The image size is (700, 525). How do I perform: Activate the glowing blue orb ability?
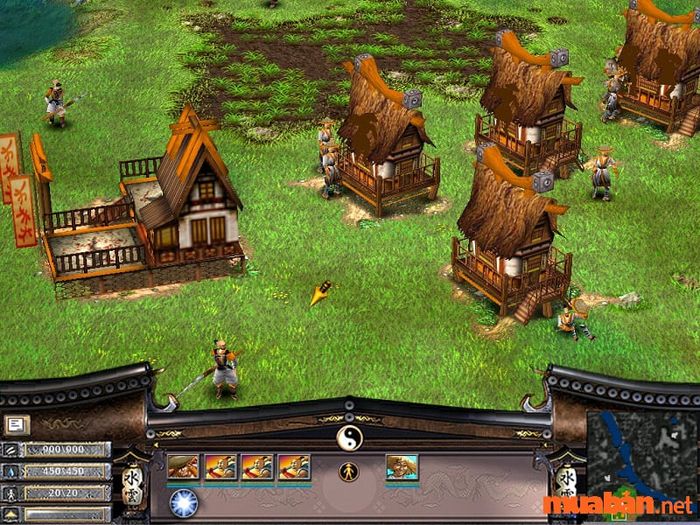click(x=182, y=501)
